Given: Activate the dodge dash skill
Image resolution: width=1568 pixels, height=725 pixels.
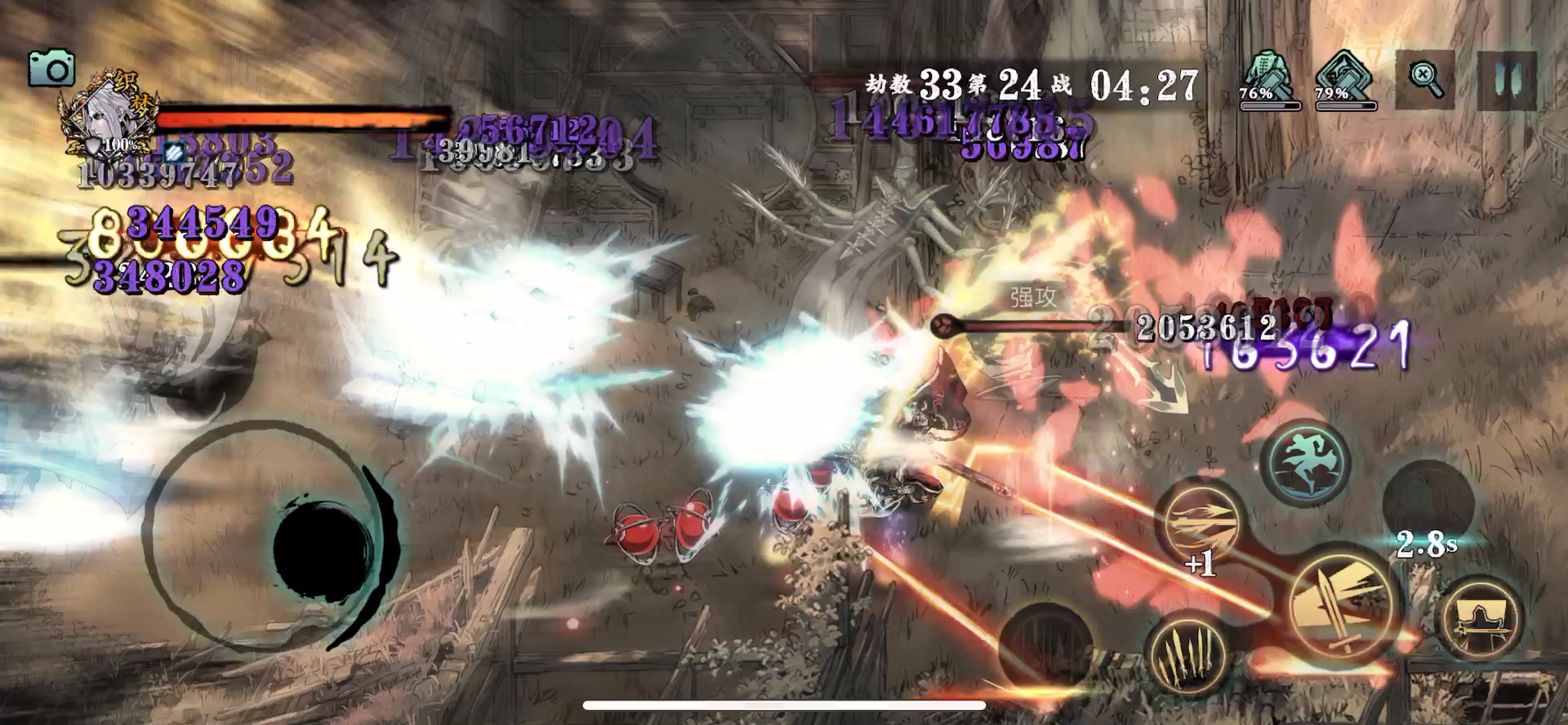Looking at the screenshot, I should tap(1305, 461).
